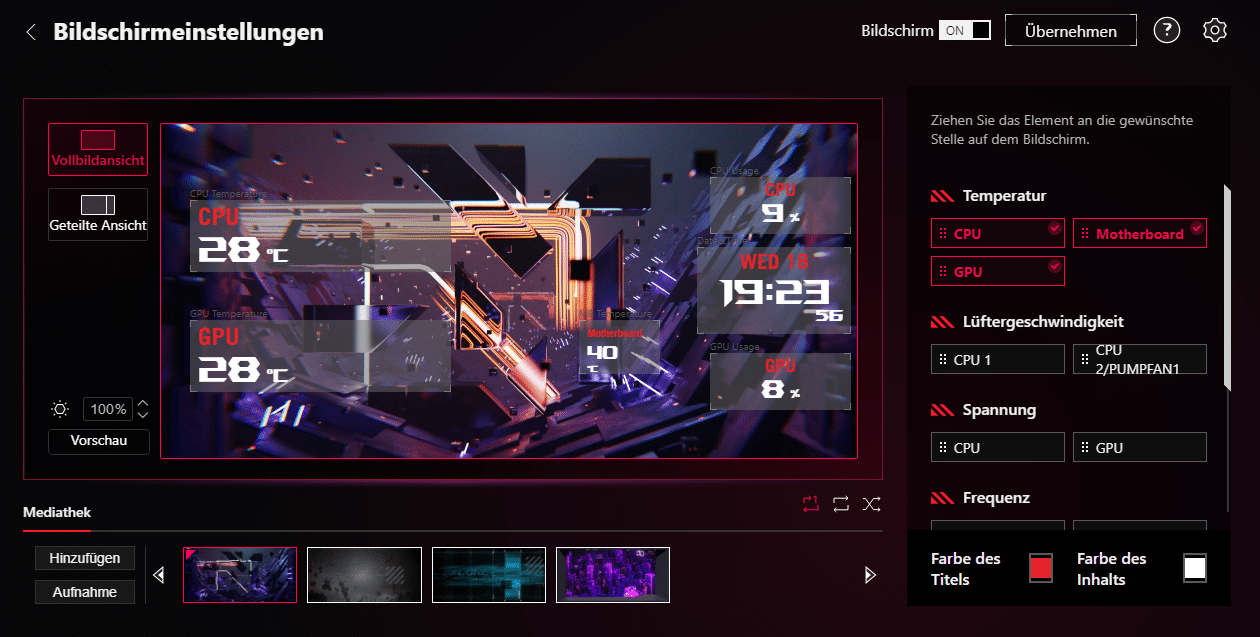The width and height of the screenshot is (1260, 637).
Task: Select the GPU temperature element
Action: [997, 272]
